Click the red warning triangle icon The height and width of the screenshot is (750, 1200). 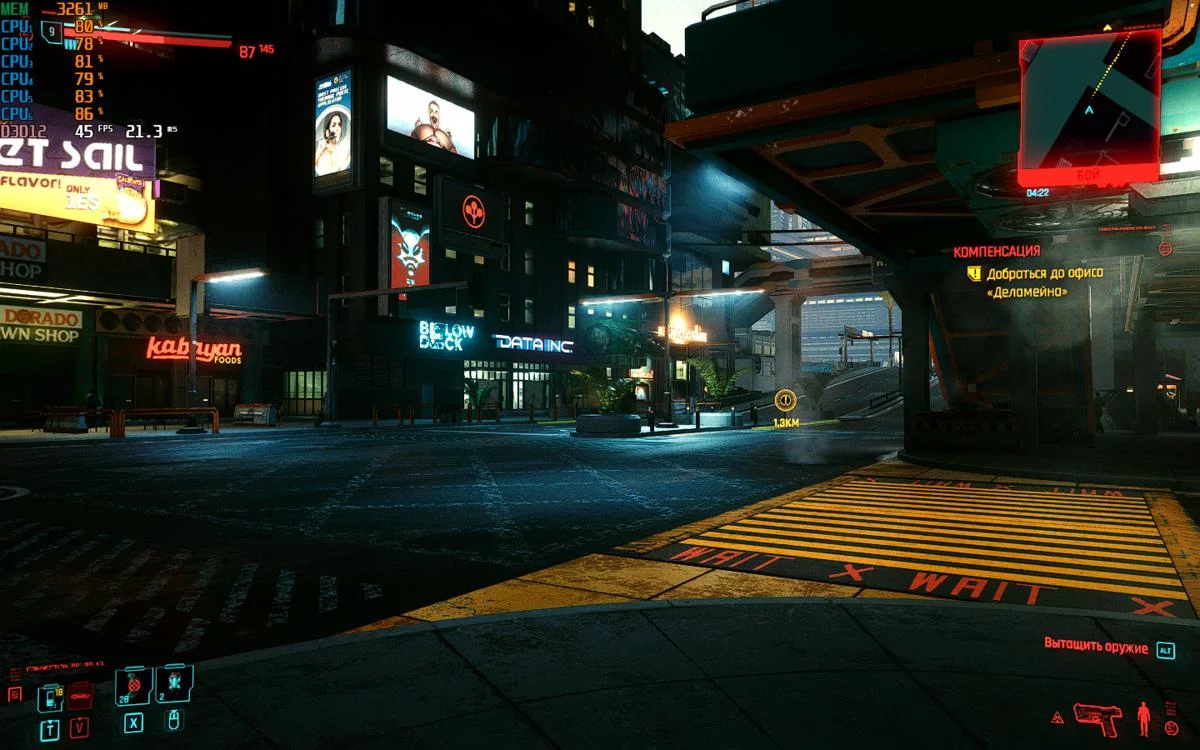[x=1057, y=718]
